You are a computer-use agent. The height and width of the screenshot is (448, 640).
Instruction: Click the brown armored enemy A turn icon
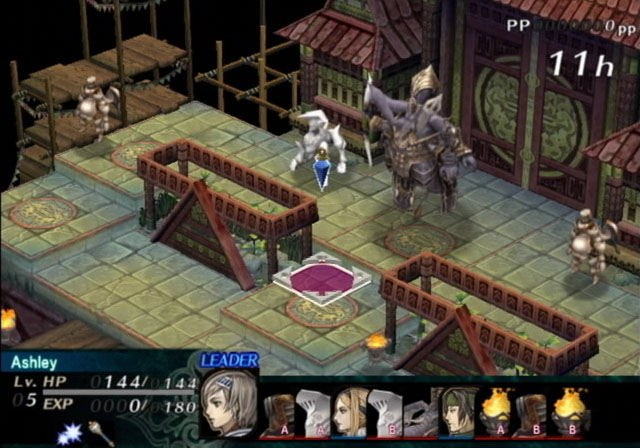point(281,412)
